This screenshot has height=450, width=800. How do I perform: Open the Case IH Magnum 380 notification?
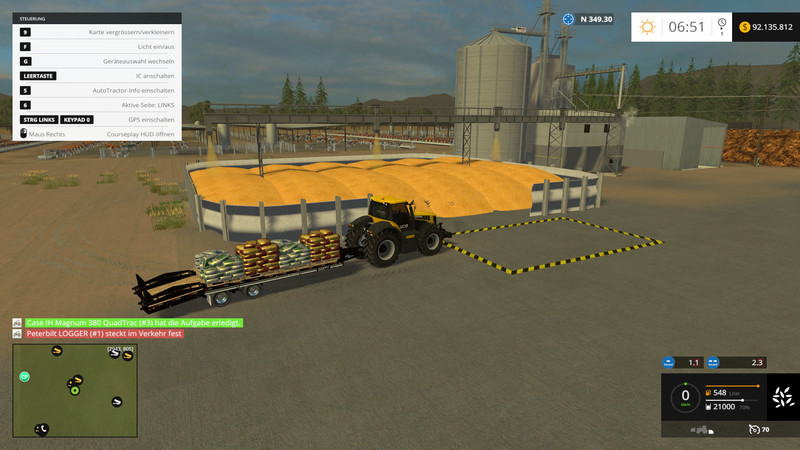(x=133, y=323)
